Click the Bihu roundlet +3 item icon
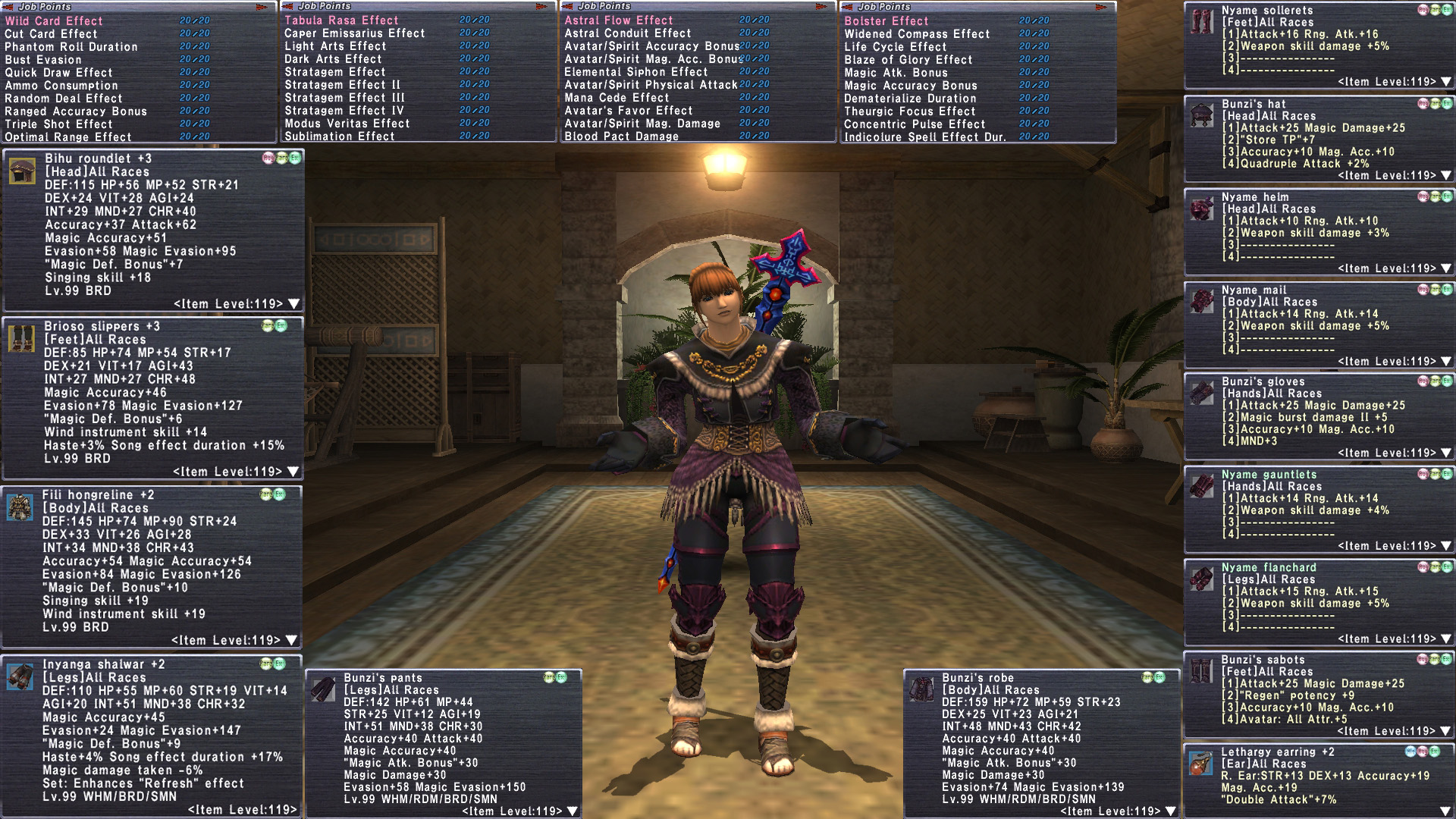 (x=22, y=171)
